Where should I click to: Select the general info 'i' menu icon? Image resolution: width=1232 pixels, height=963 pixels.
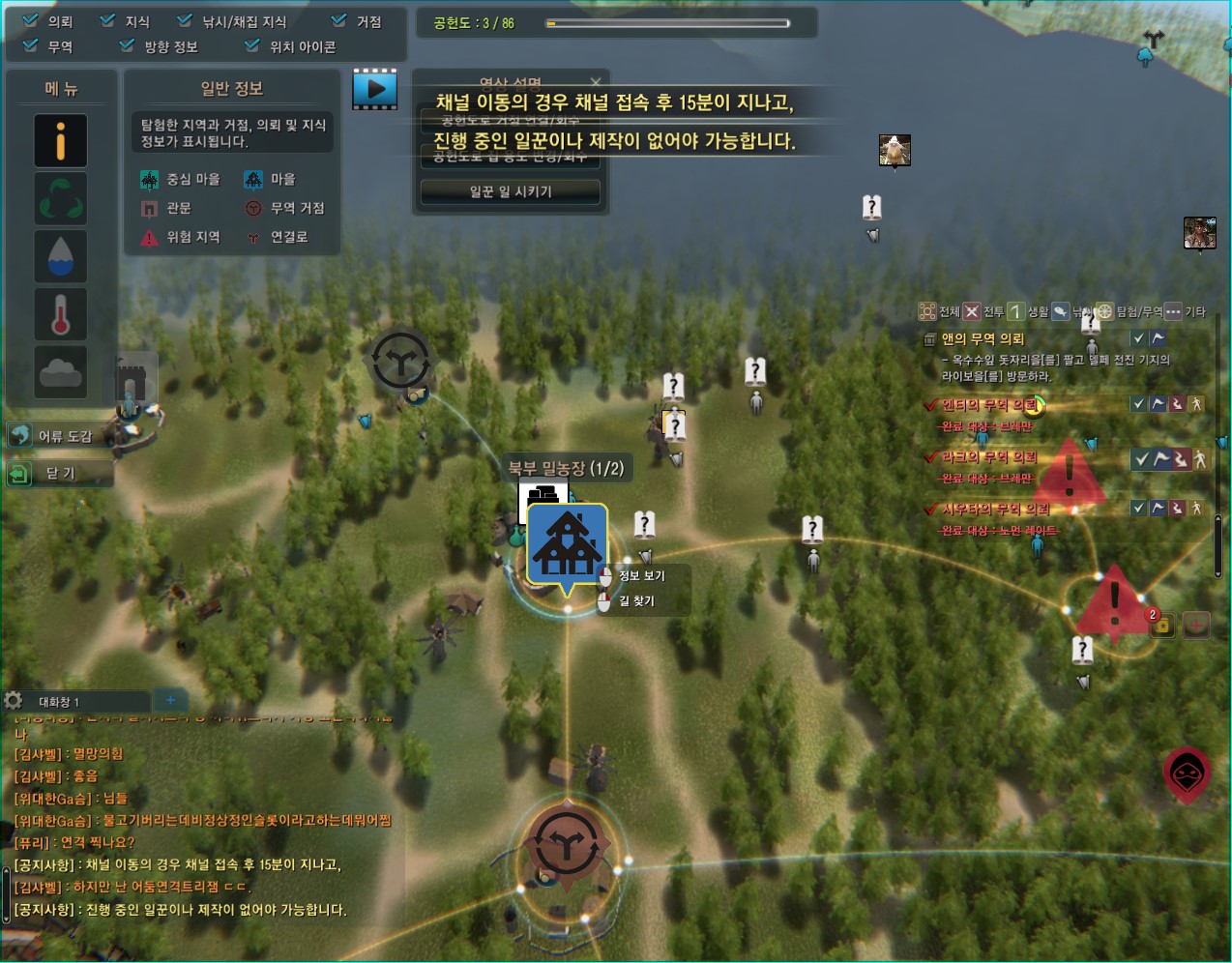point(61,141)
